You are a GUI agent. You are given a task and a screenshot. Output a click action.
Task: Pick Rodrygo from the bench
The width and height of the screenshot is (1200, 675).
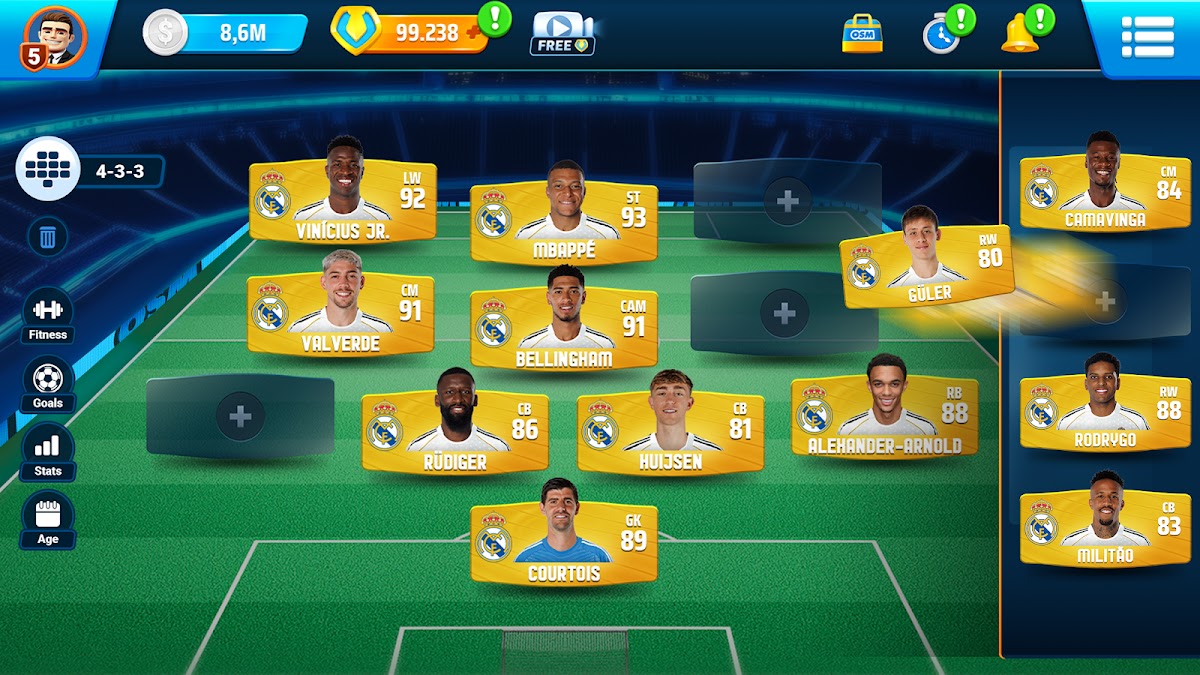pos(1104,412)
